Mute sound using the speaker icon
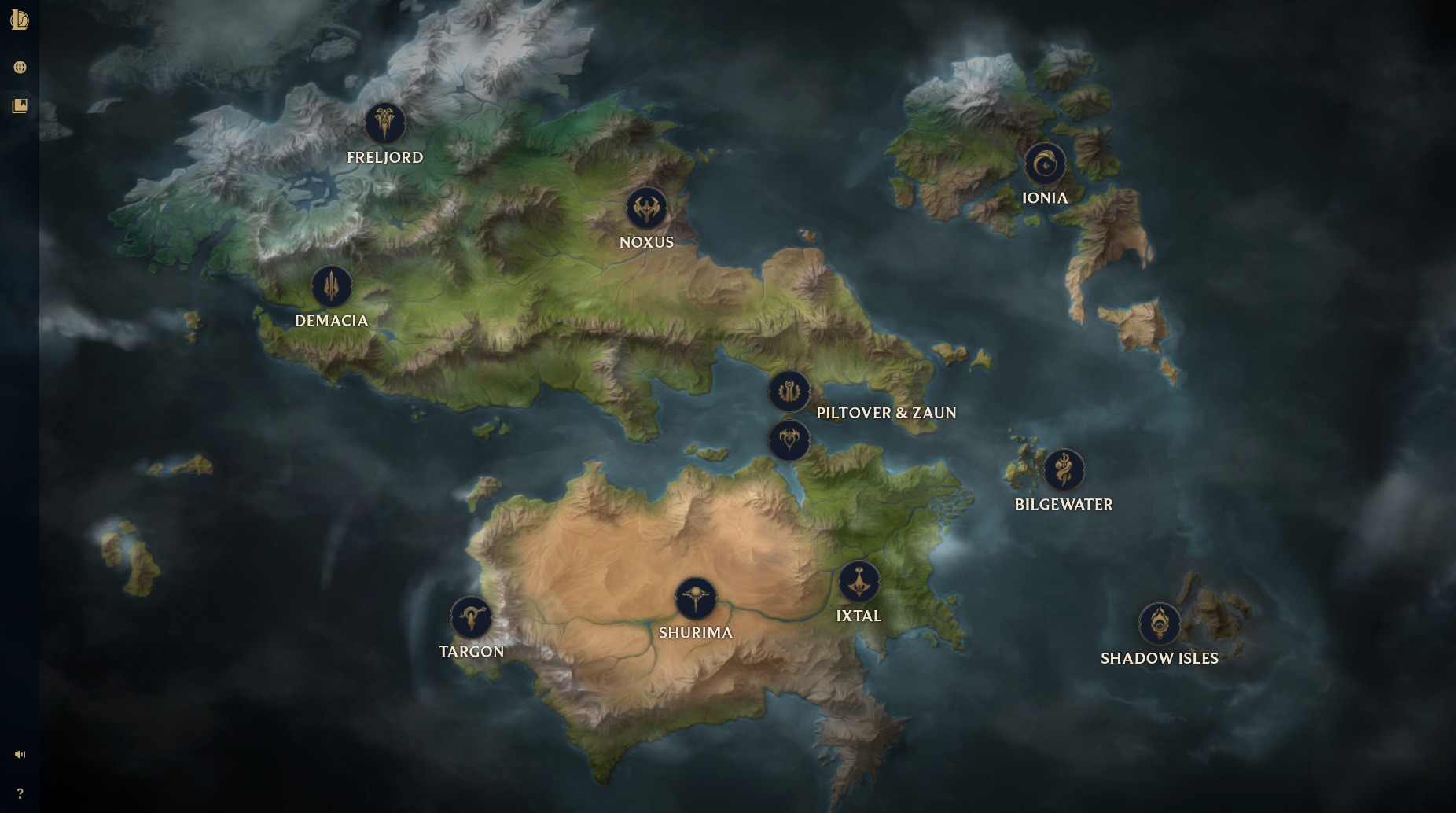This screenshot has height=813, width=1456. click(20, 753)
